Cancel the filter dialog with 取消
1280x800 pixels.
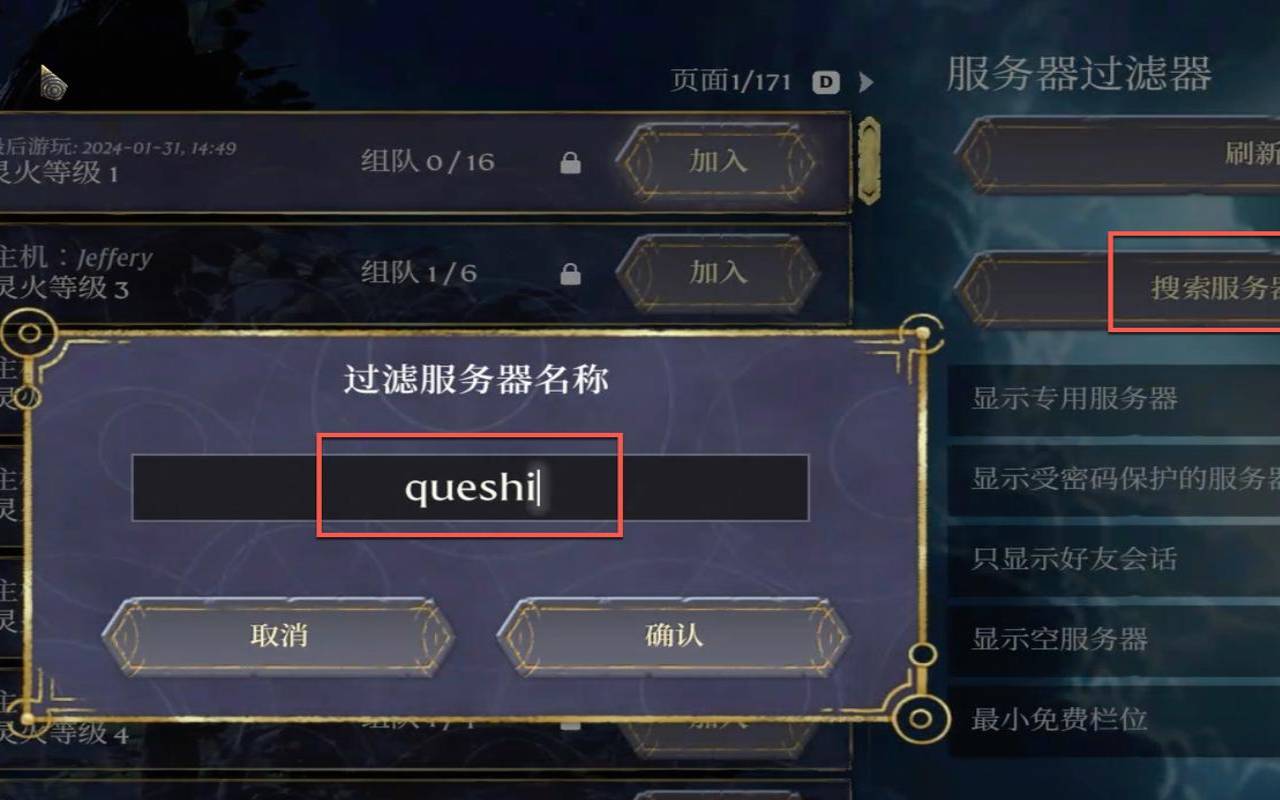277,635
